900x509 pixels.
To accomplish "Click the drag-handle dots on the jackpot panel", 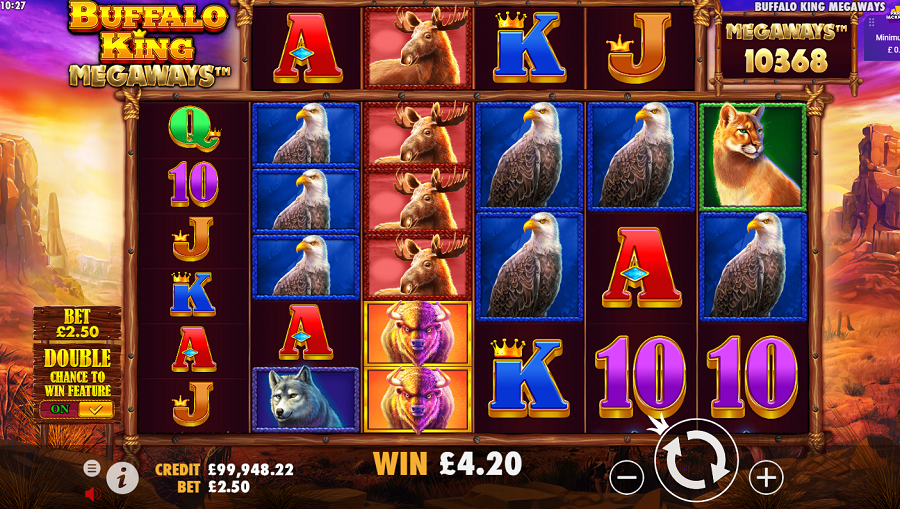I will click(x=870, y=21).
